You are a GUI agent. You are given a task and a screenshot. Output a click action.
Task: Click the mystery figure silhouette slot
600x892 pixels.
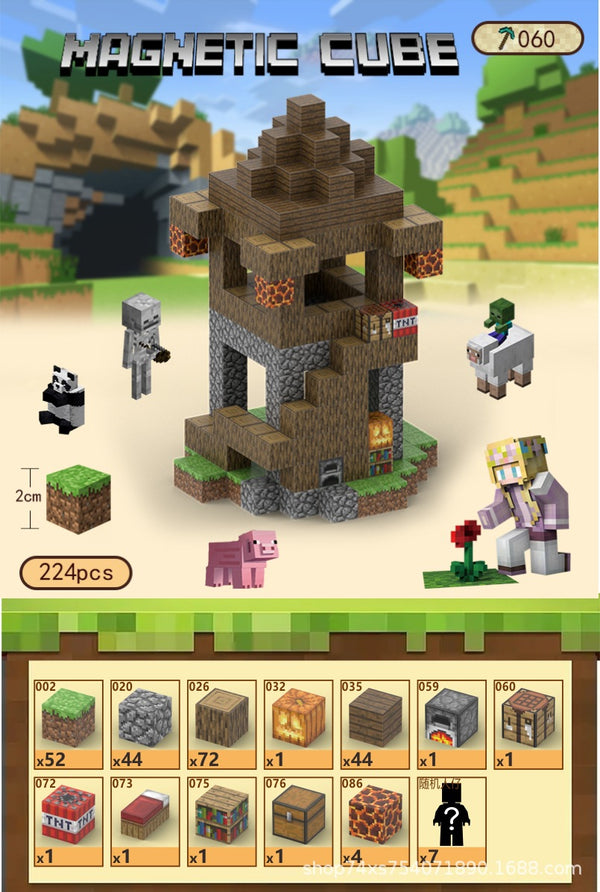450,820
